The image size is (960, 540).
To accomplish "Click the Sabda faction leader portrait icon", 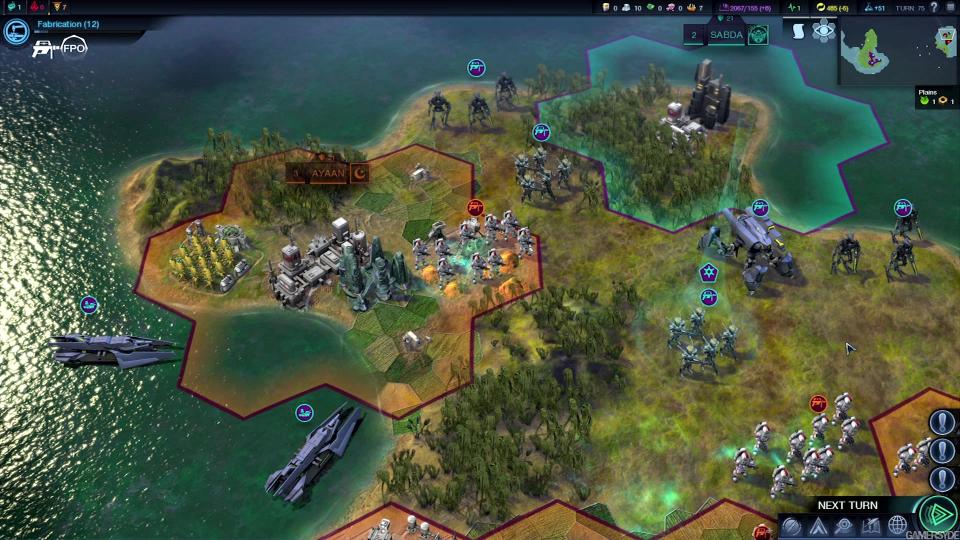I will coord(758,35).
